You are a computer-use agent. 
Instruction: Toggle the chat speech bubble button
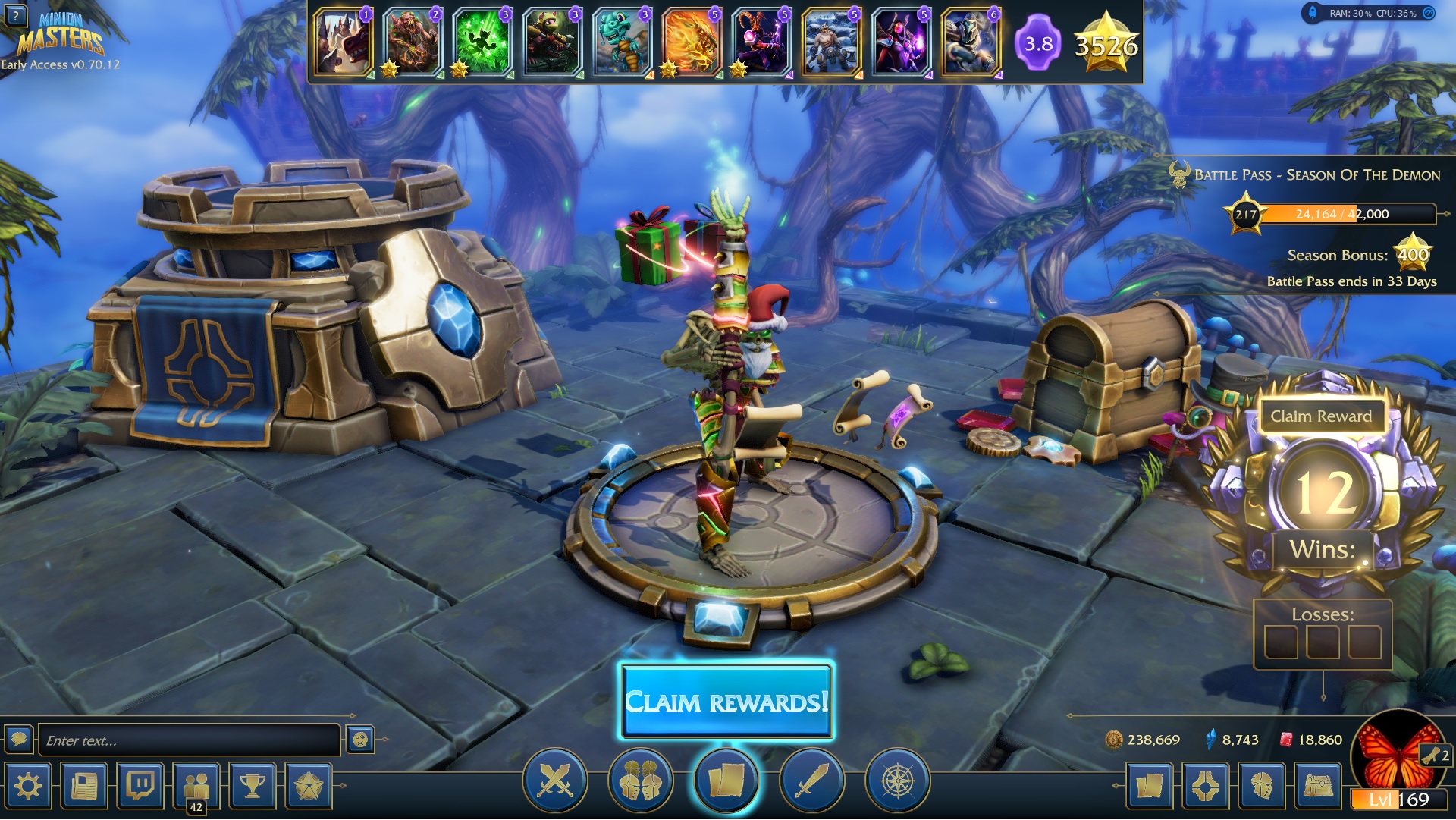[19, 739]
